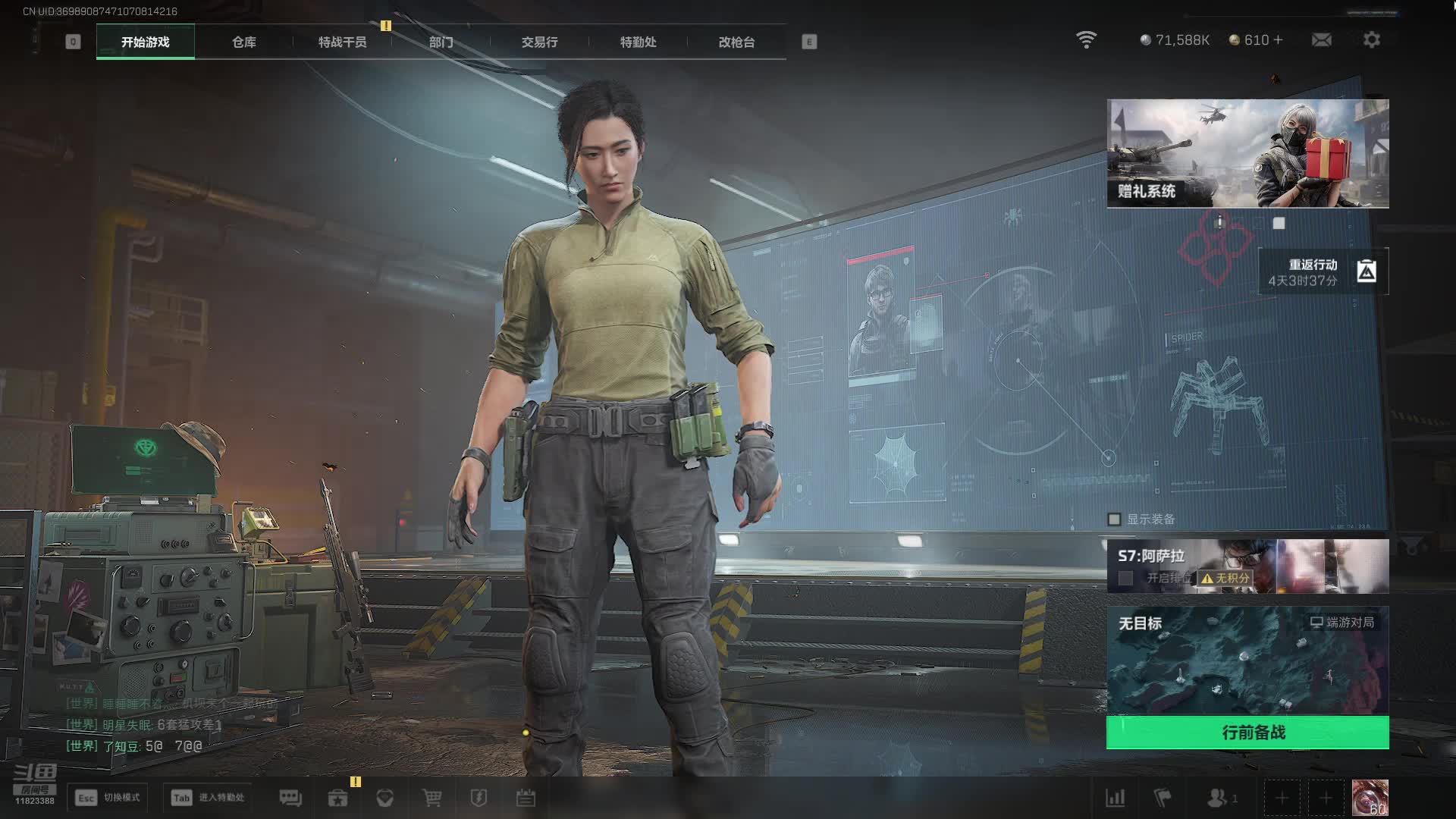The image size is (1456, 819).
Task: Open the friends list icon
Action: pyautogui.click(x=1218, y=798)
